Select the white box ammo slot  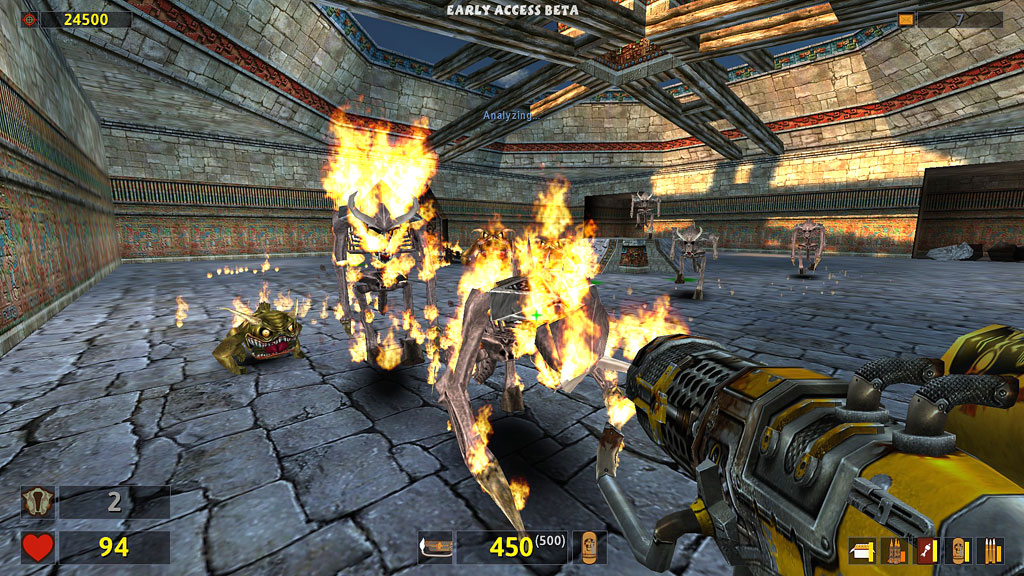coord(863,550)
